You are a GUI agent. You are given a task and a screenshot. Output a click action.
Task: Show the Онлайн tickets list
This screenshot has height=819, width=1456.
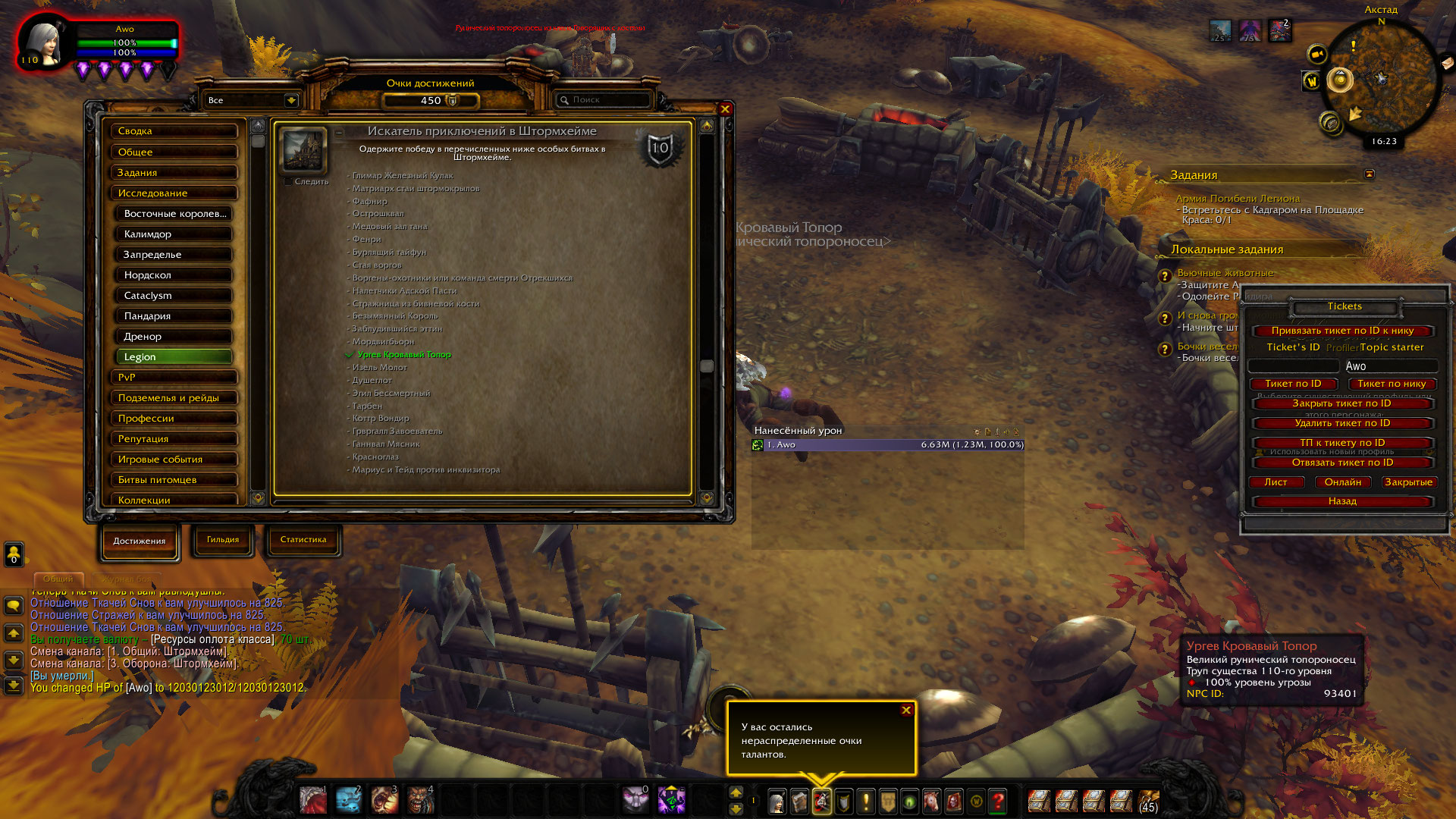pyautogui.click(x=1342, y=482)
